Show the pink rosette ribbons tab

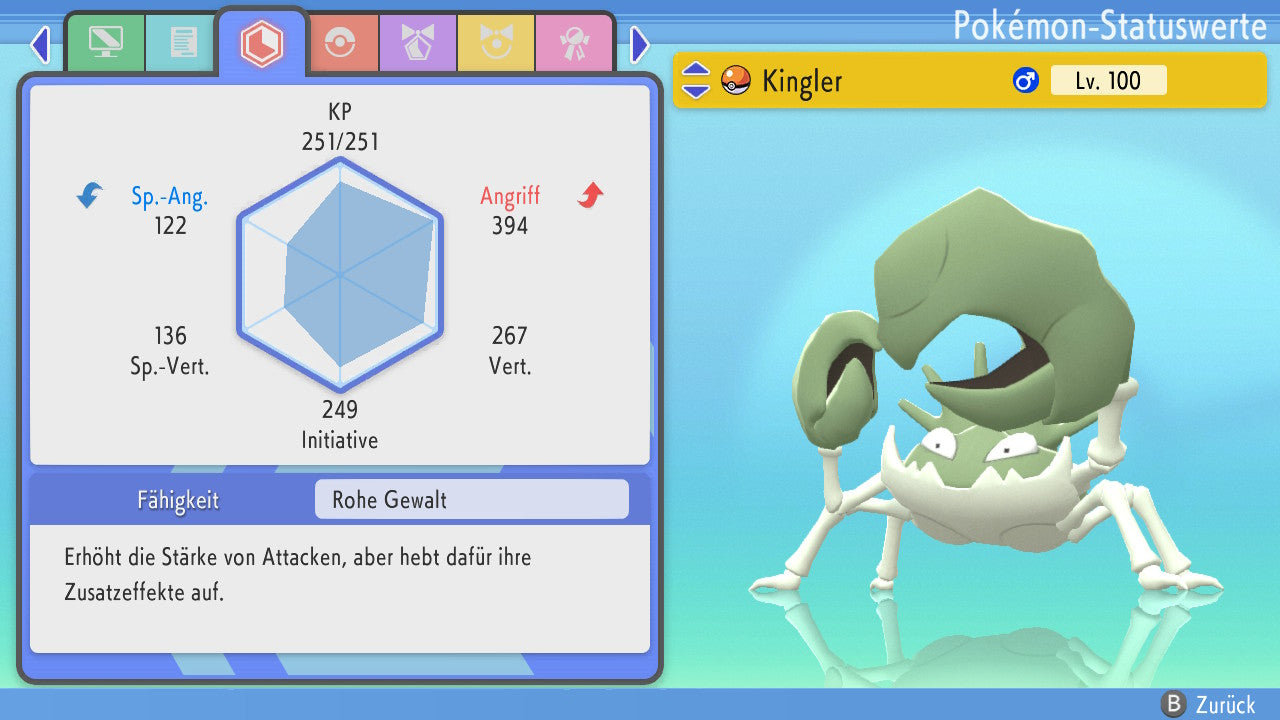point(573,43)
